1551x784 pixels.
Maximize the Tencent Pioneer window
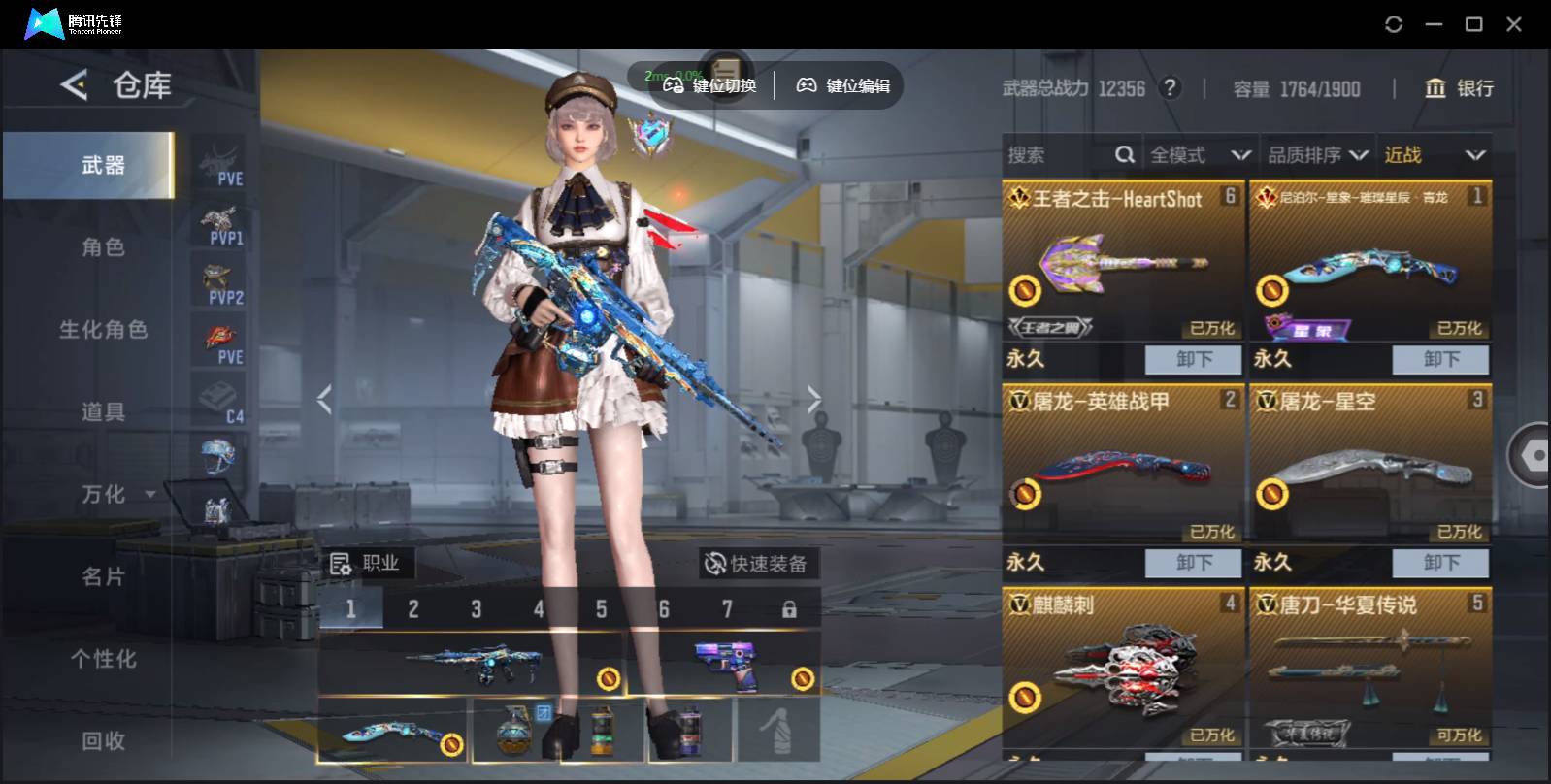point(1473,24)
